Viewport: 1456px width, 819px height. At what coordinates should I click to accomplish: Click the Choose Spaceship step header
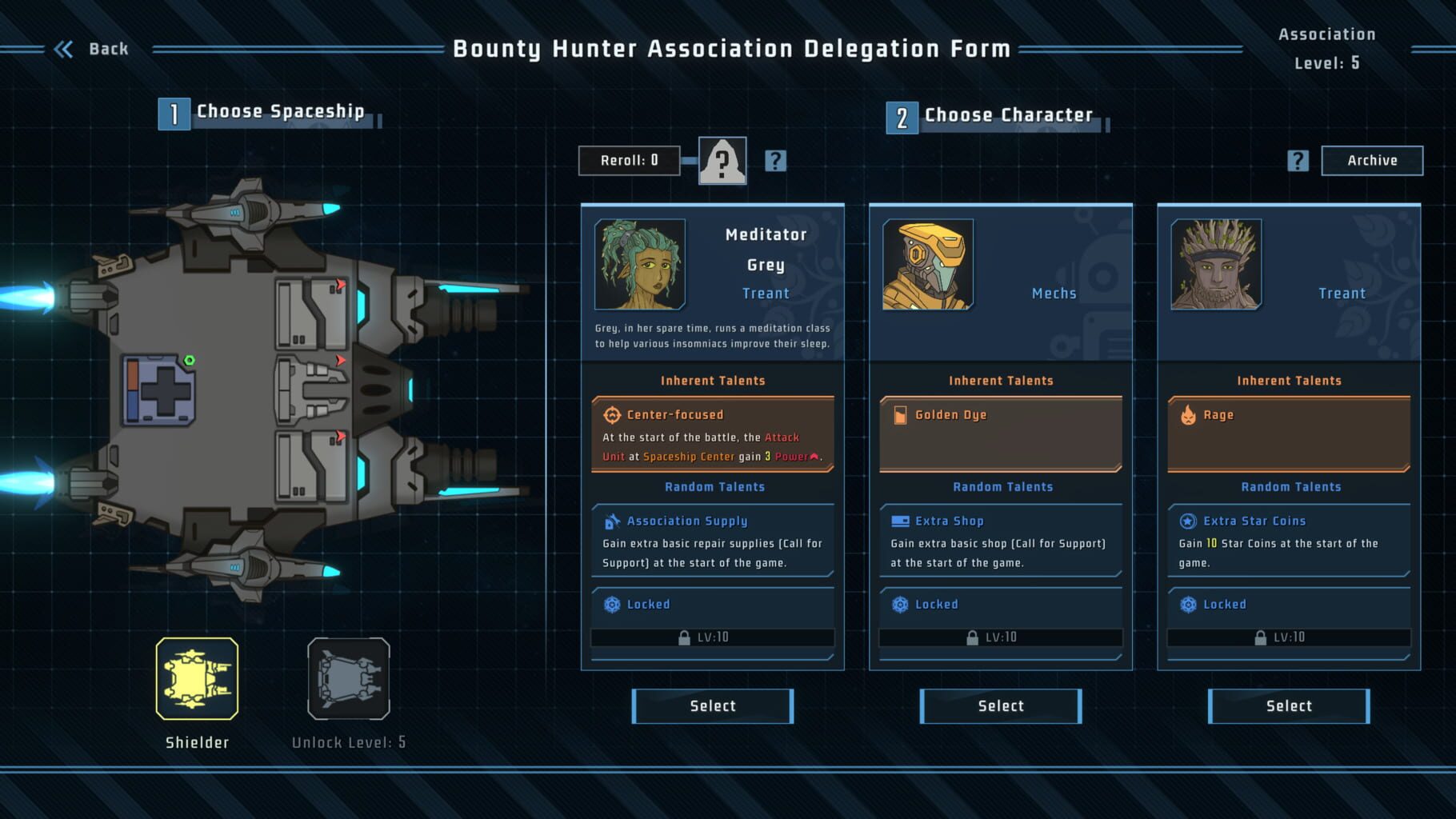coord(279,111)
